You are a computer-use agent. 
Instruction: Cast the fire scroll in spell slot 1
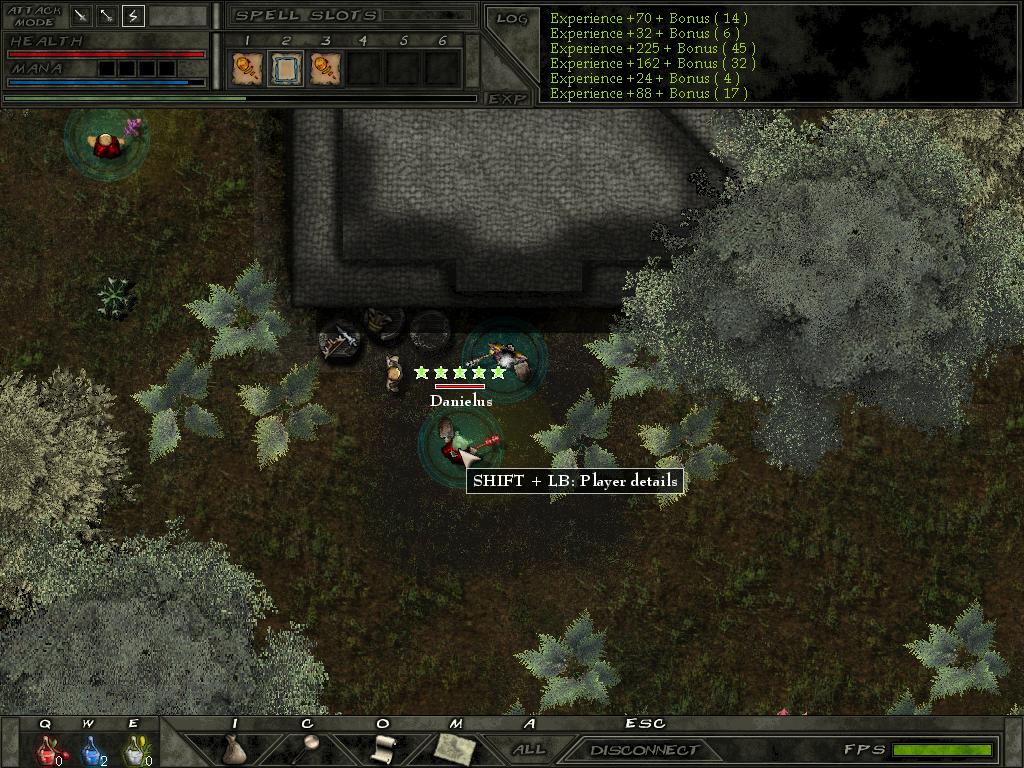pyautogui.click(x=246, y=68)
